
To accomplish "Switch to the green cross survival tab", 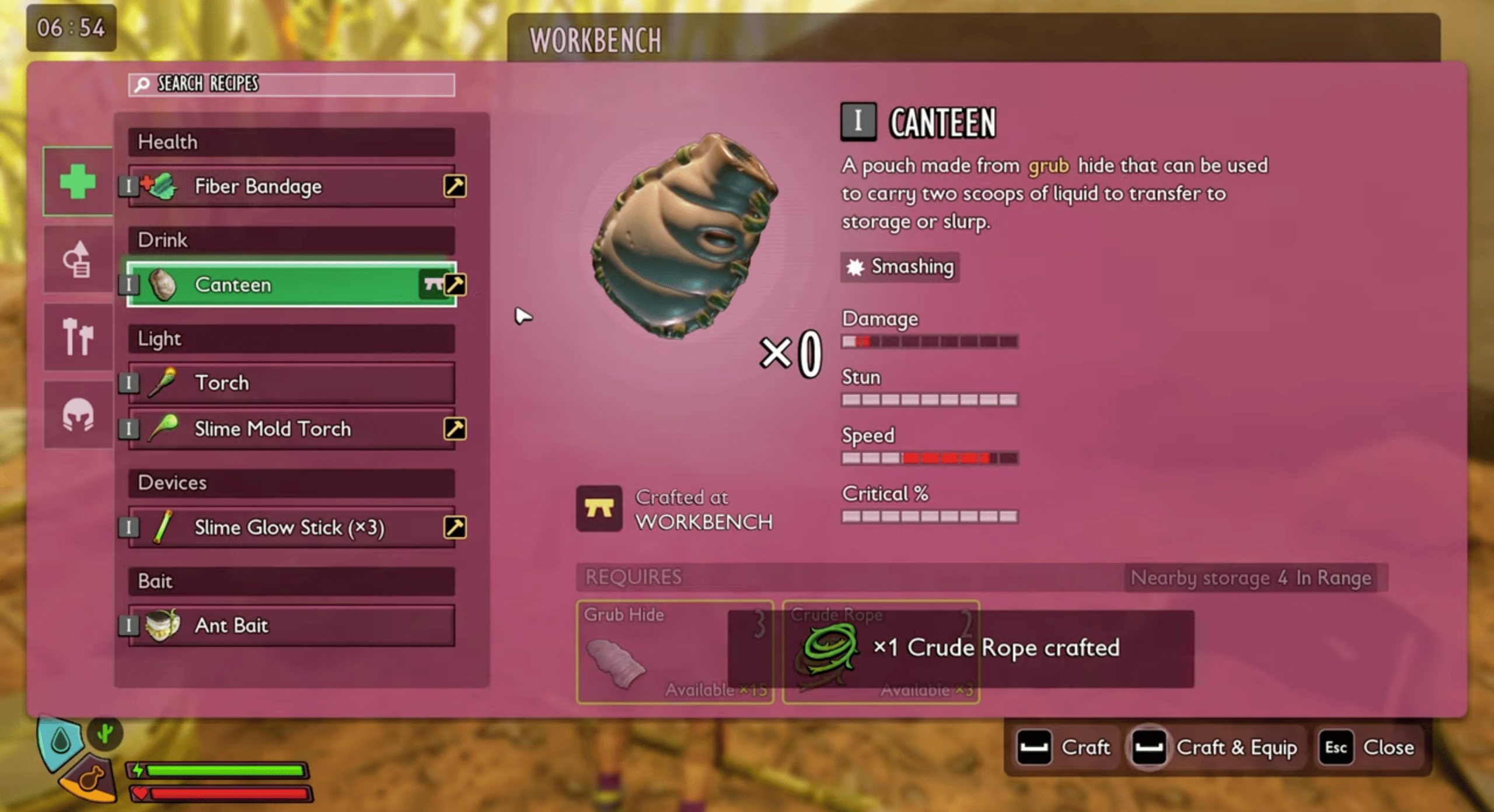I will [x=78, y=181].
